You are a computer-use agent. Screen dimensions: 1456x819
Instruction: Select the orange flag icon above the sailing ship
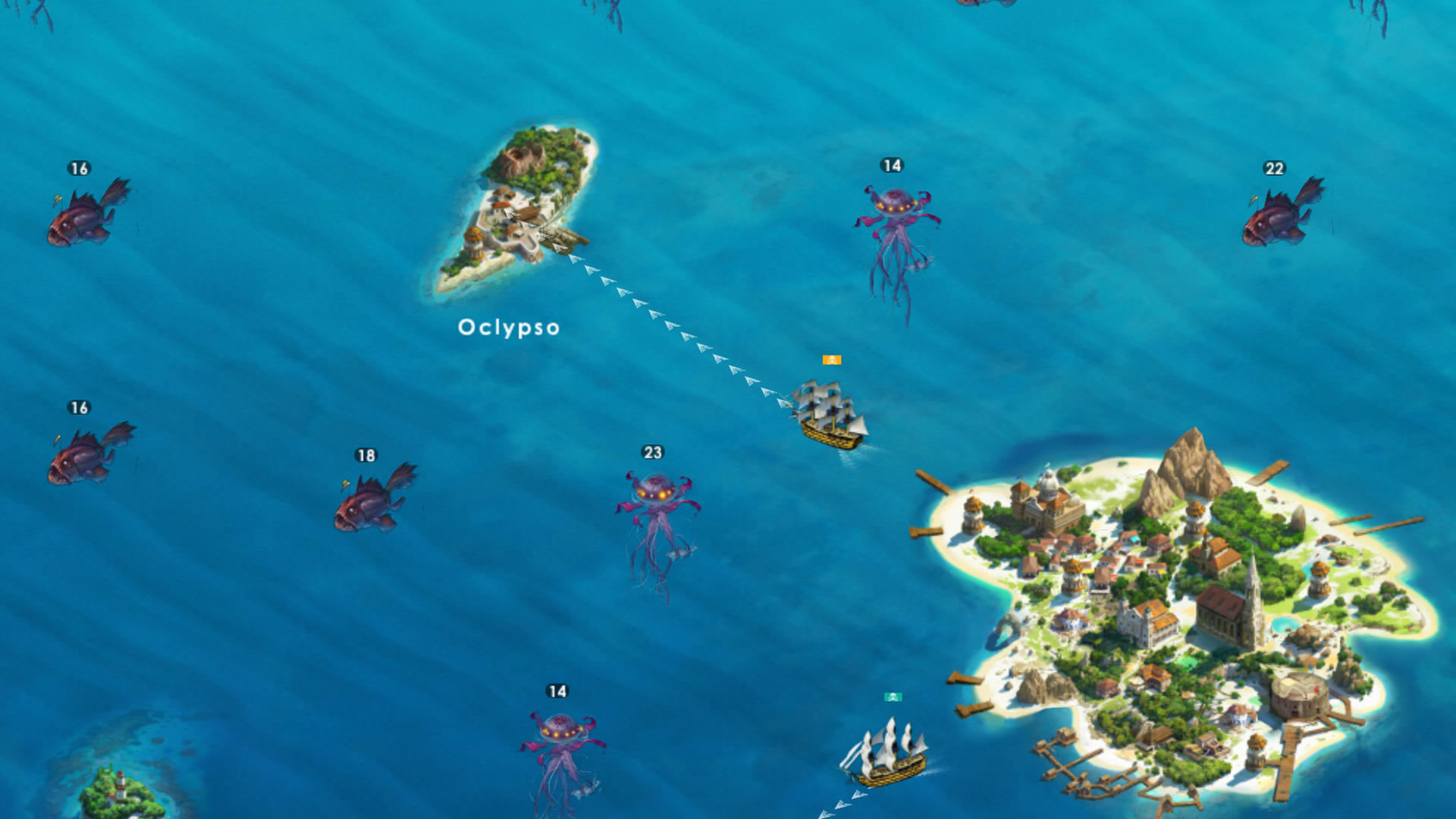coord(831,360)
